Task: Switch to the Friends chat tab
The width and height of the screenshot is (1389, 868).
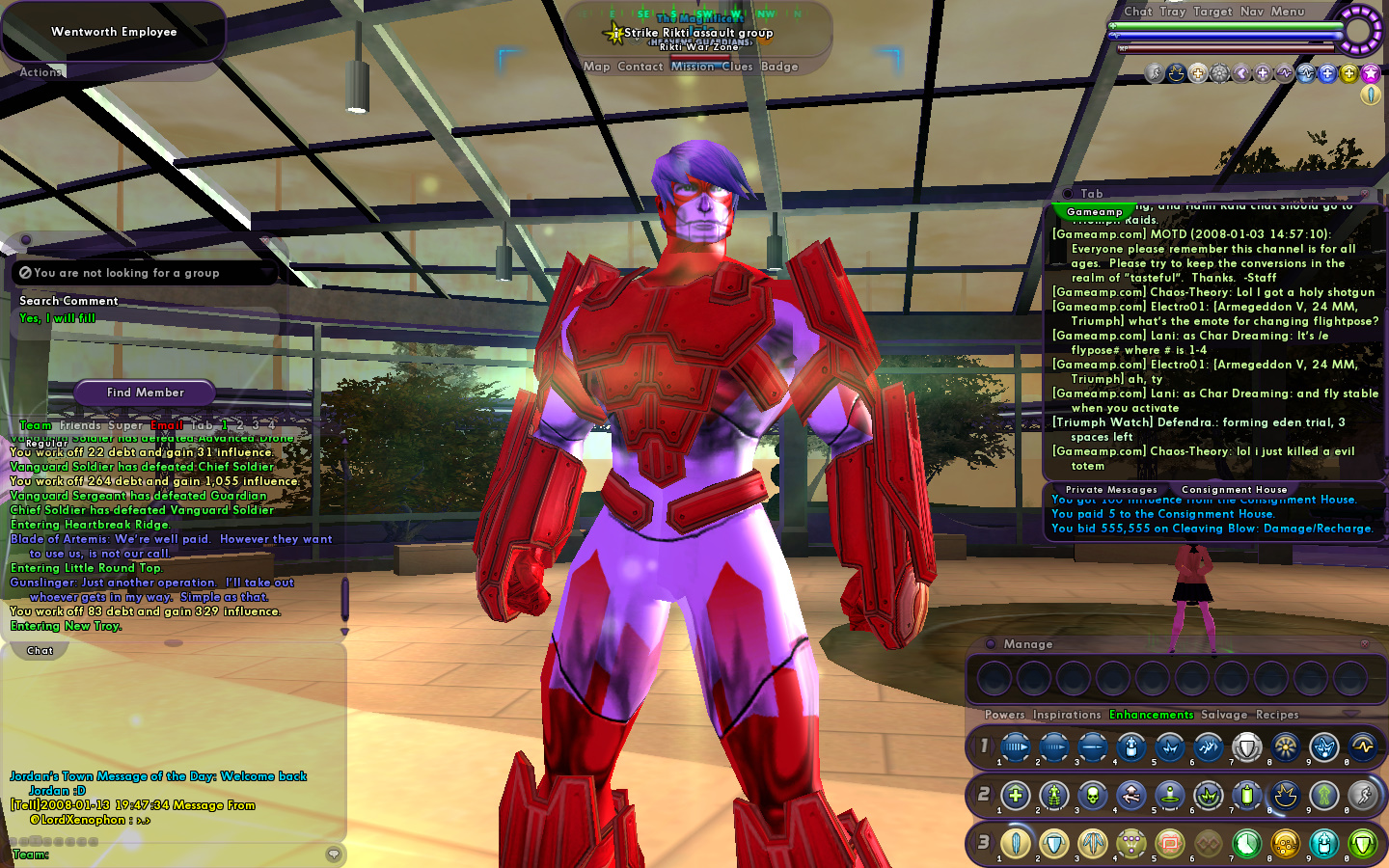Action: (80, 425)
